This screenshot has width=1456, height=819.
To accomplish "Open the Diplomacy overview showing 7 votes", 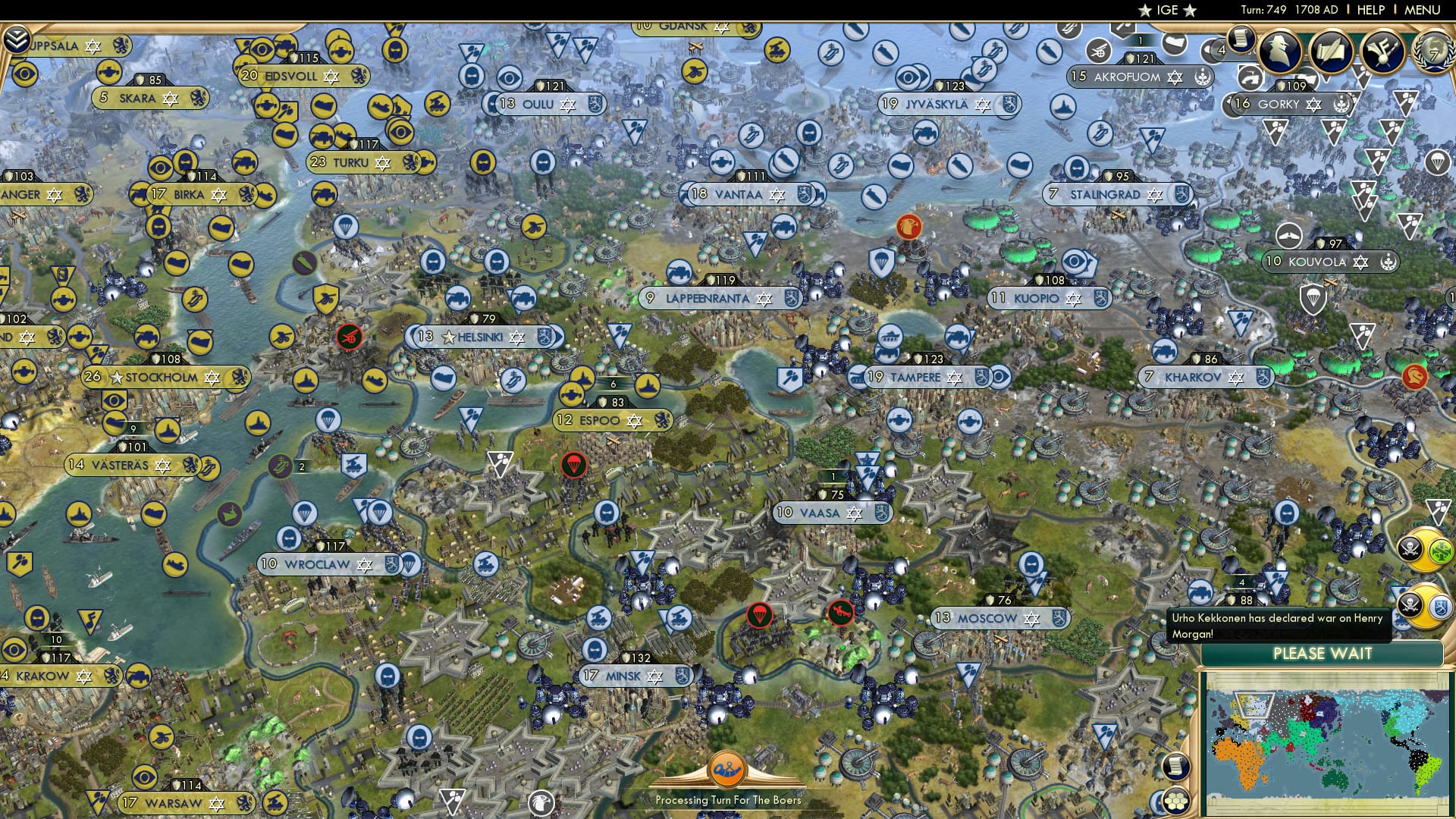I will (1432, 53).
